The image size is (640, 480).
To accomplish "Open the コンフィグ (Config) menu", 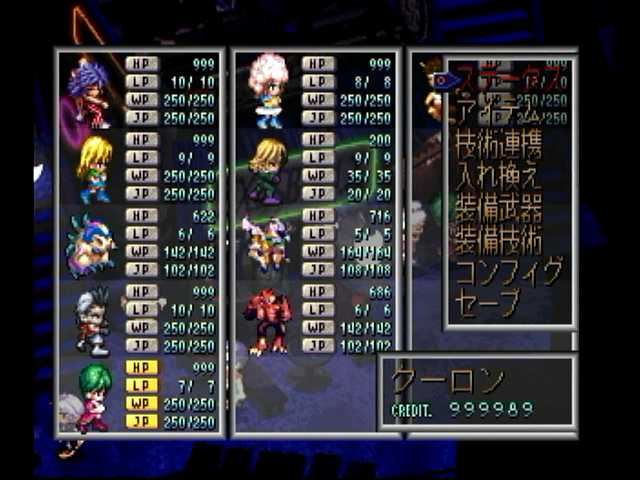I will (508, 272).
